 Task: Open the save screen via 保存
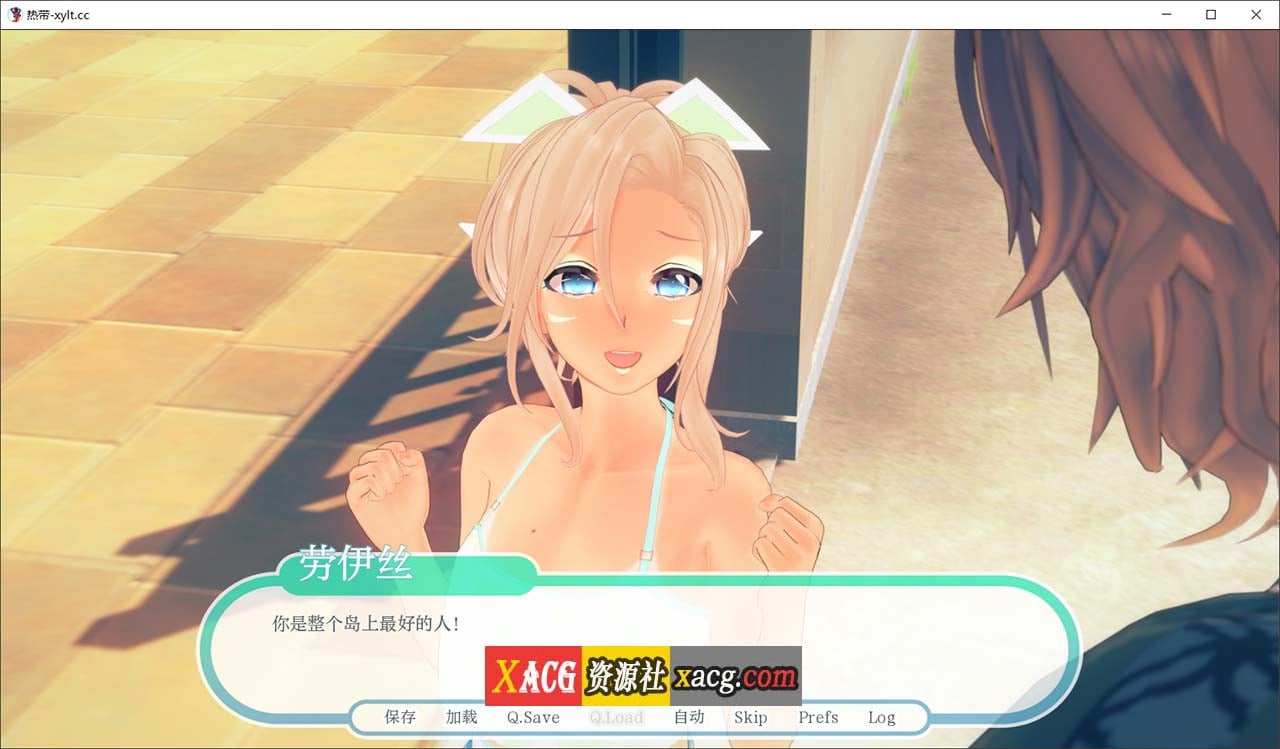tap(399, 717)
